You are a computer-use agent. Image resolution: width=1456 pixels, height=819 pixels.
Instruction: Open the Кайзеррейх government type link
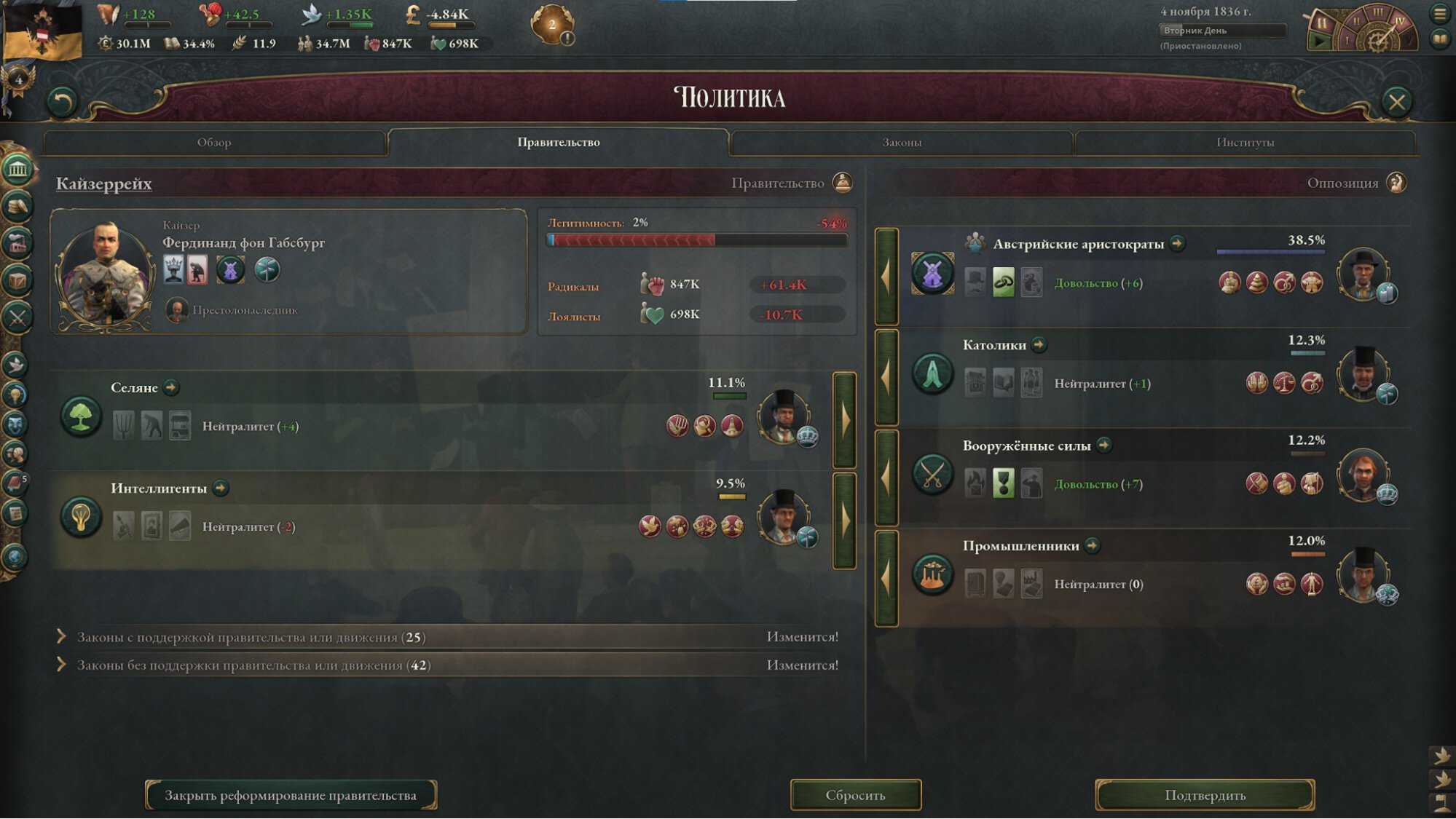104,183
